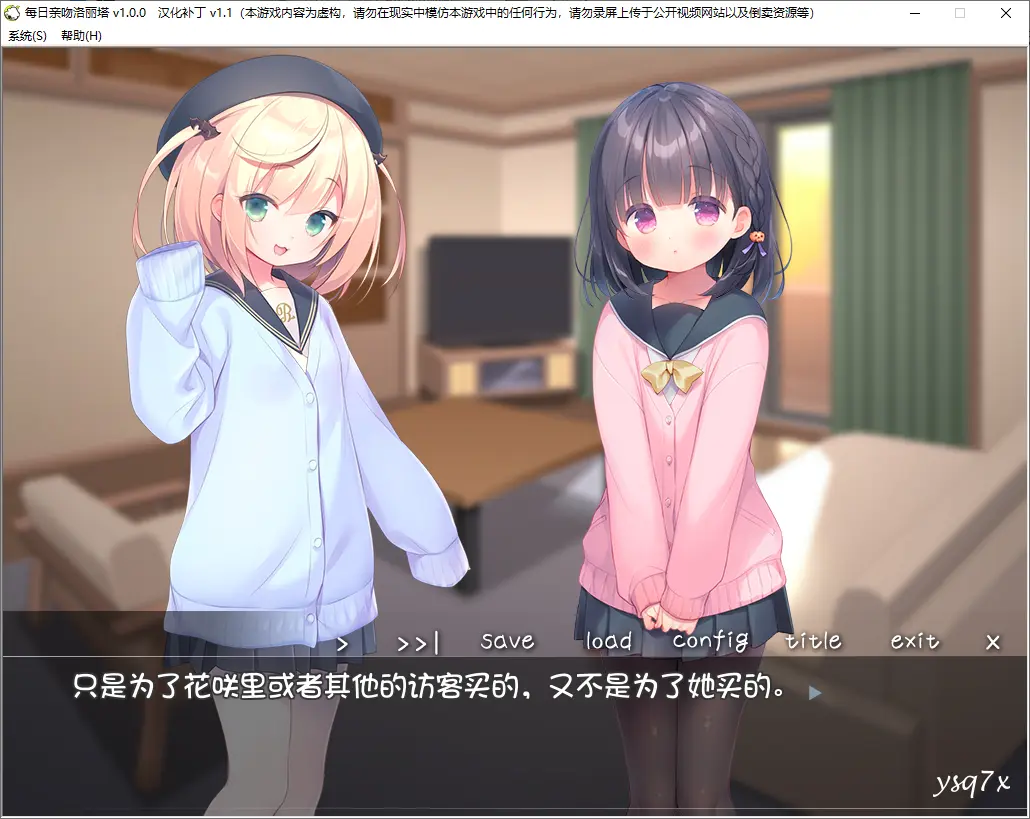The image size is (1030, 819).
Task: Open the 帮助(H) window menu
Action: (x=81, y=35)
